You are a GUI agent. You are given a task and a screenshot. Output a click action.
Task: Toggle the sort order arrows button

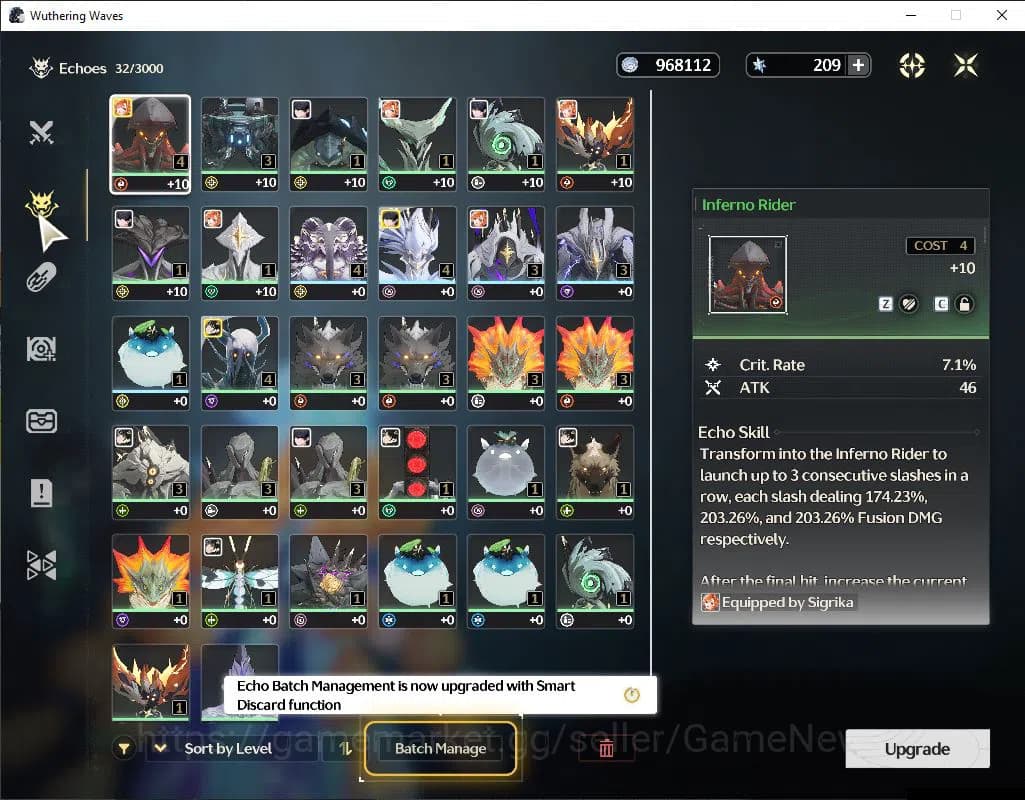tap(345, 748)
